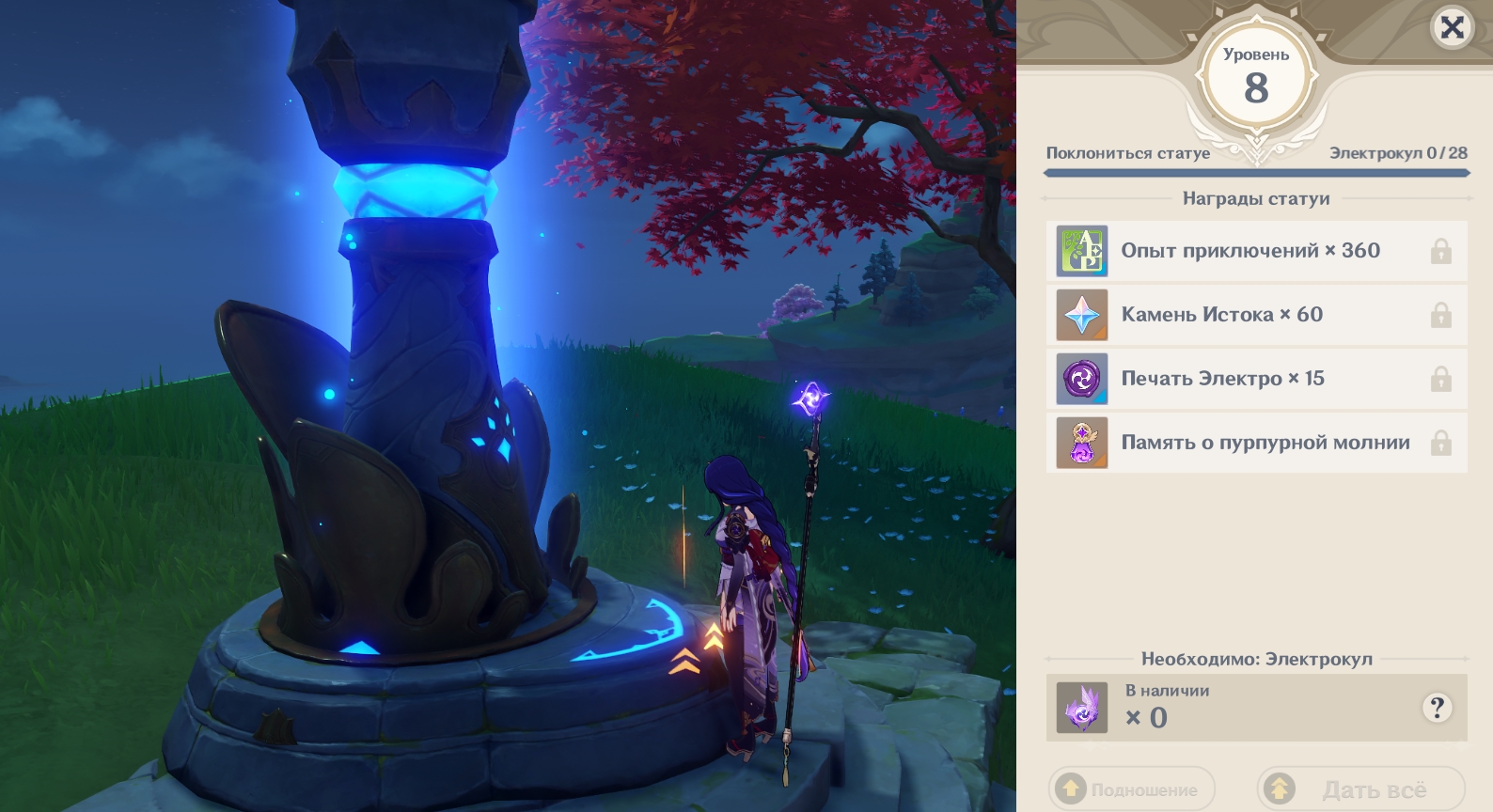Select the Память о пурпурной молнии reward

1256,443
